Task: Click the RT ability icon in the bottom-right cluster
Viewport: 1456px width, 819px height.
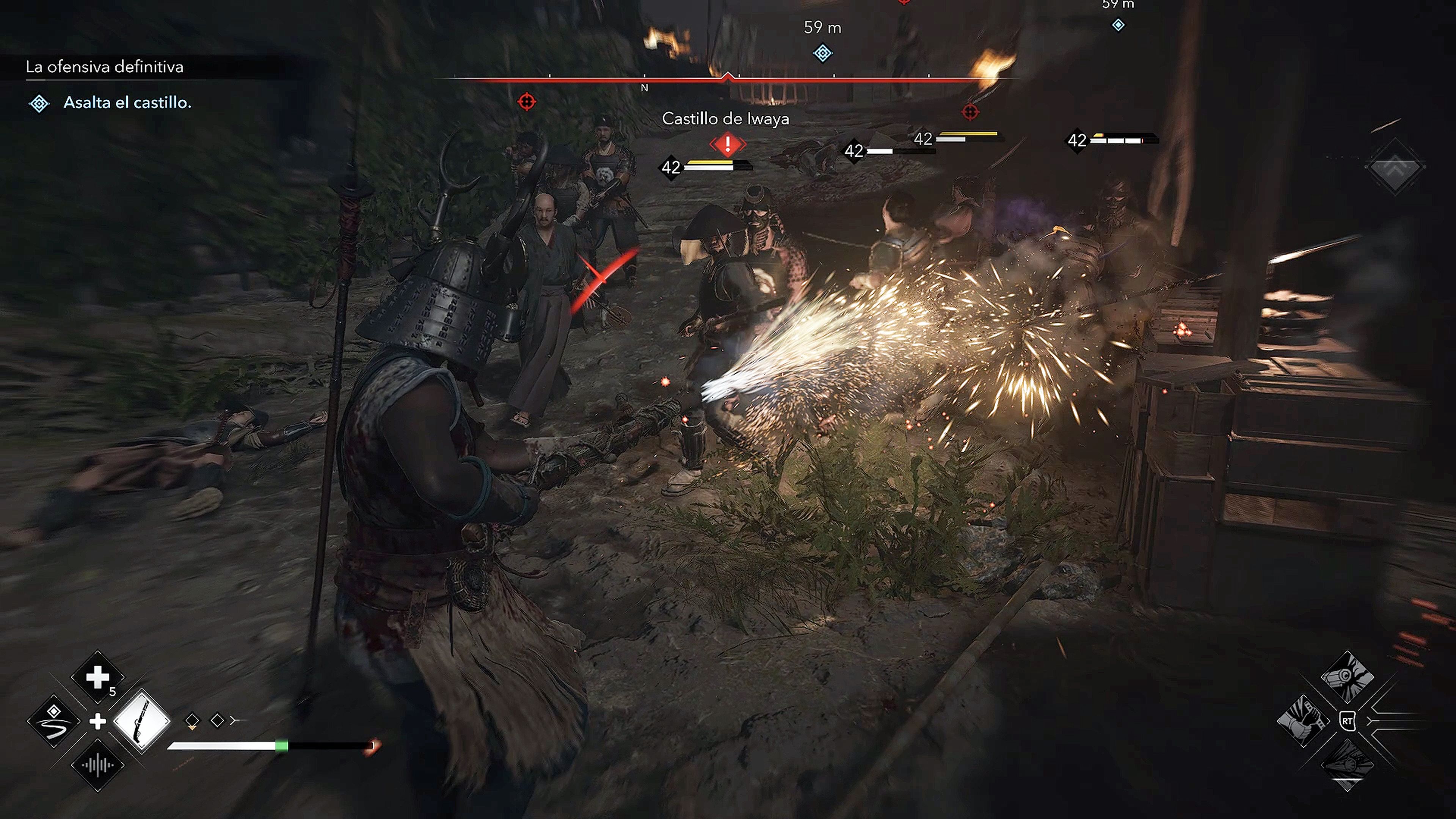Action: pos(1348,721)
